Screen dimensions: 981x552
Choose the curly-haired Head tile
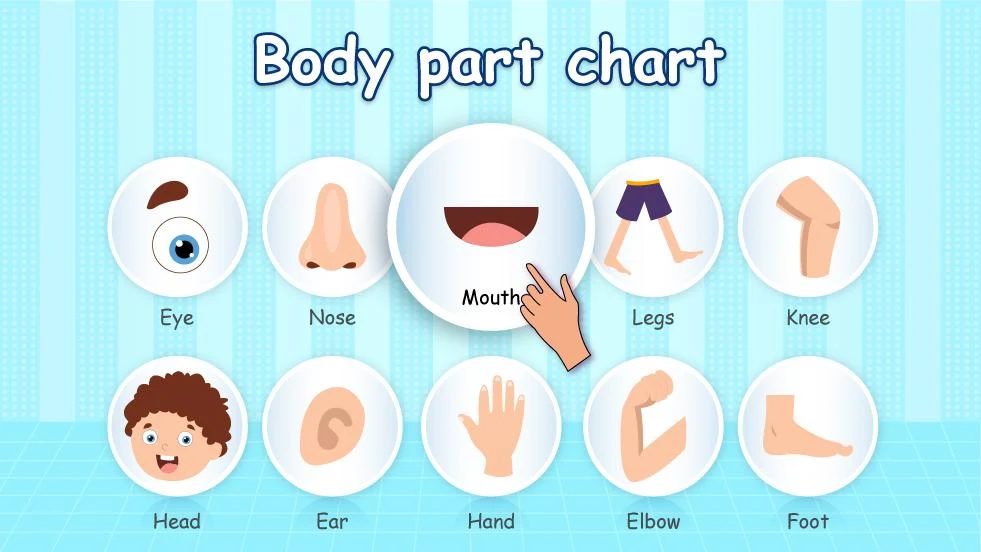(177, 426)
